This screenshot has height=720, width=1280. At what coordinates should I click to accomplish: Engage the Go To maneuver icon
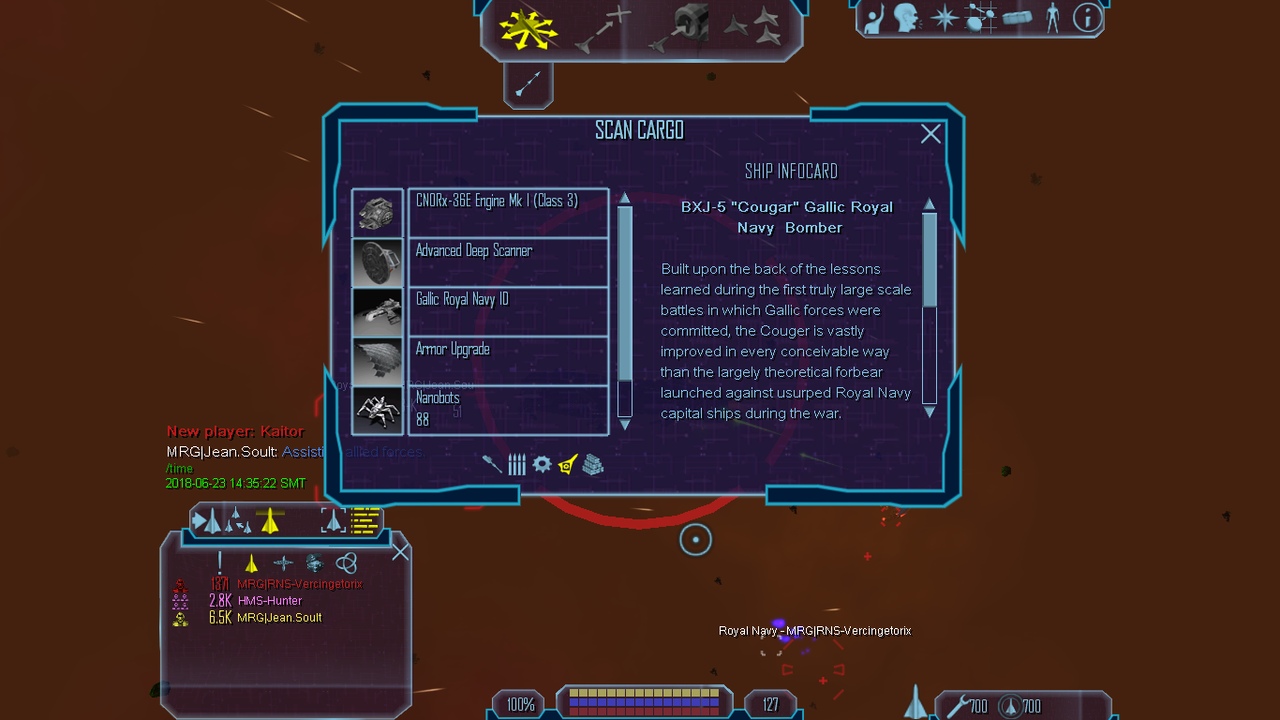603,29
